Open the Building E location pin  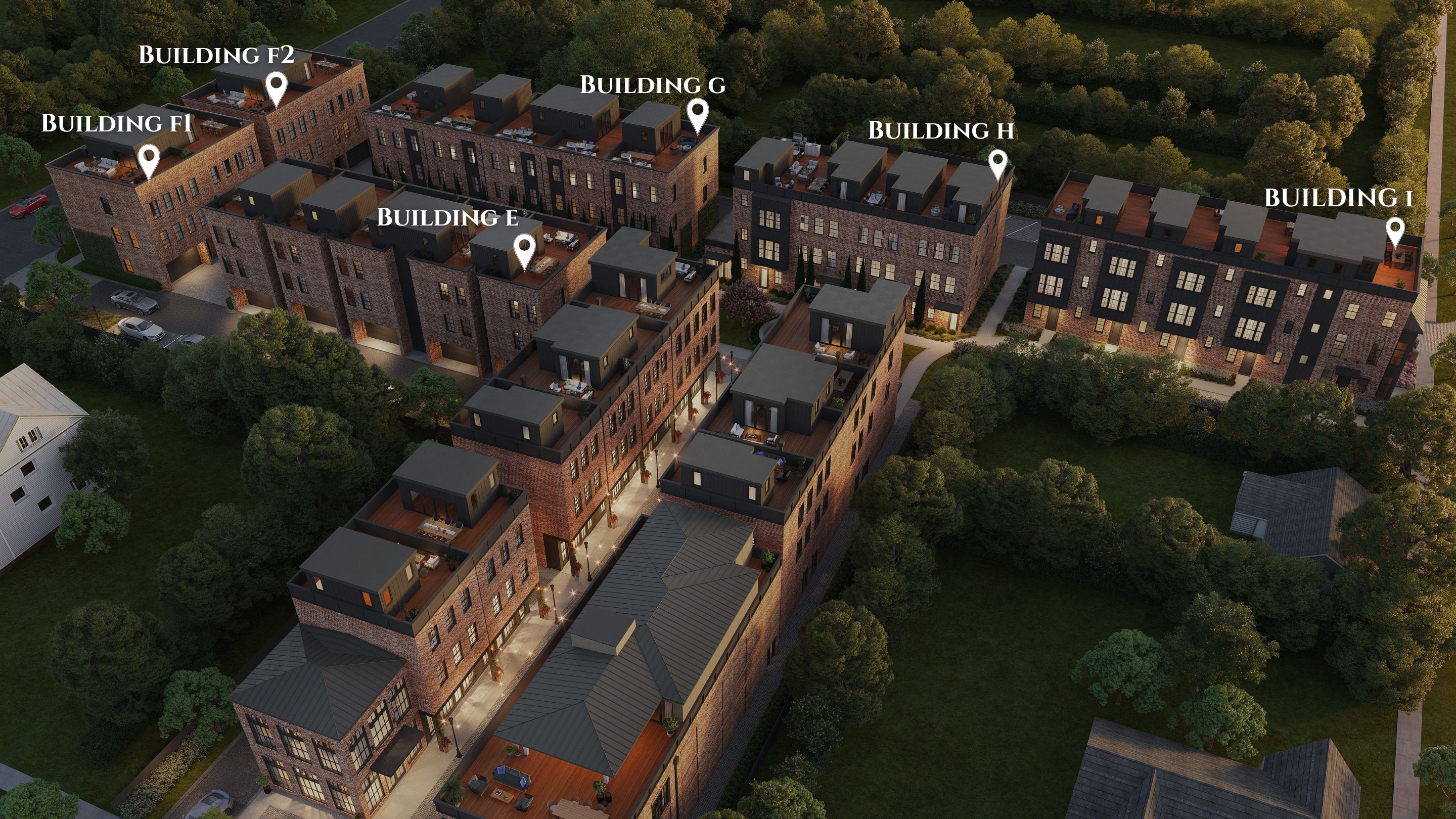(x=525, y=249)
